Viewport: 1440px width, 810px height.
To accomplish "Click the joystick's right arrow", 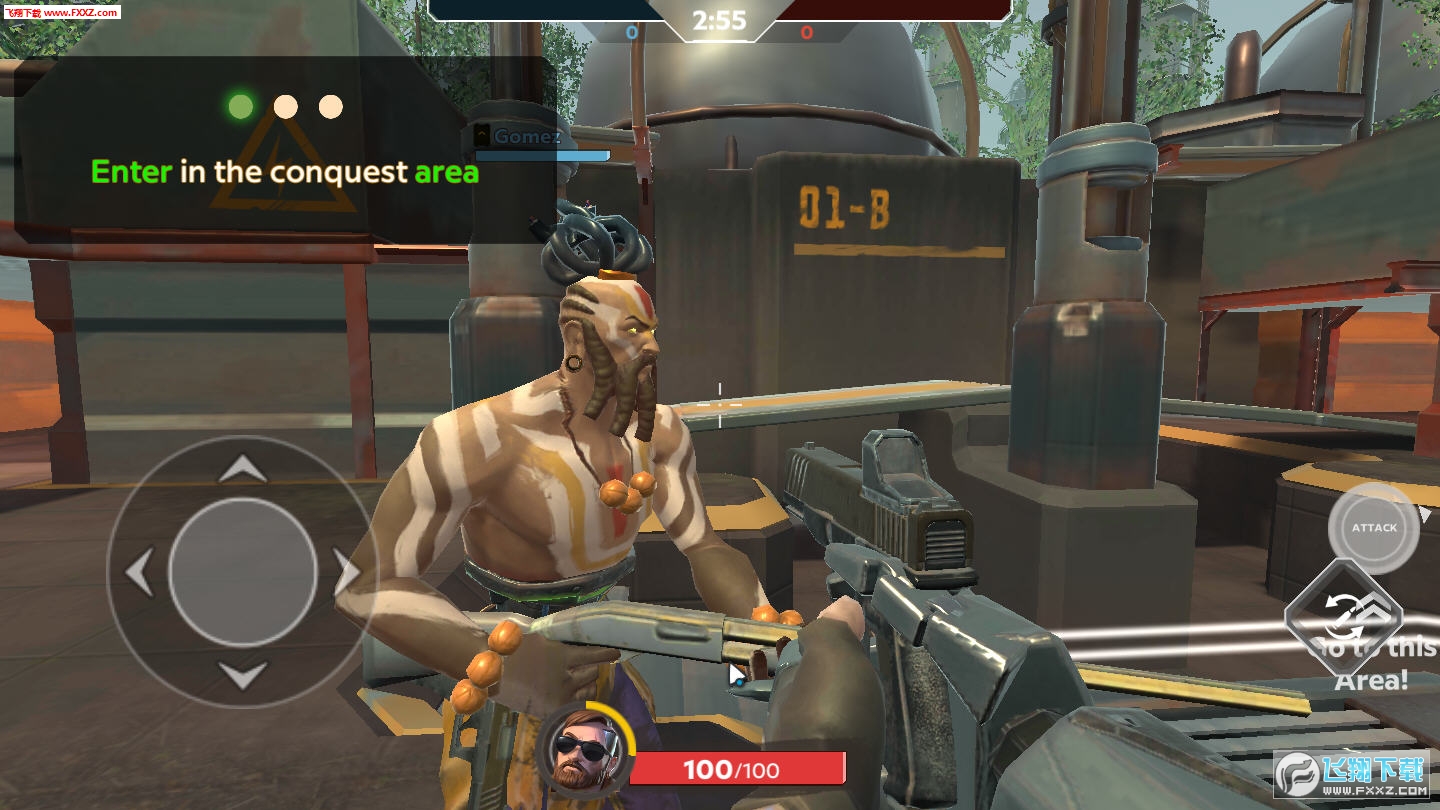I will click(346, 573).
